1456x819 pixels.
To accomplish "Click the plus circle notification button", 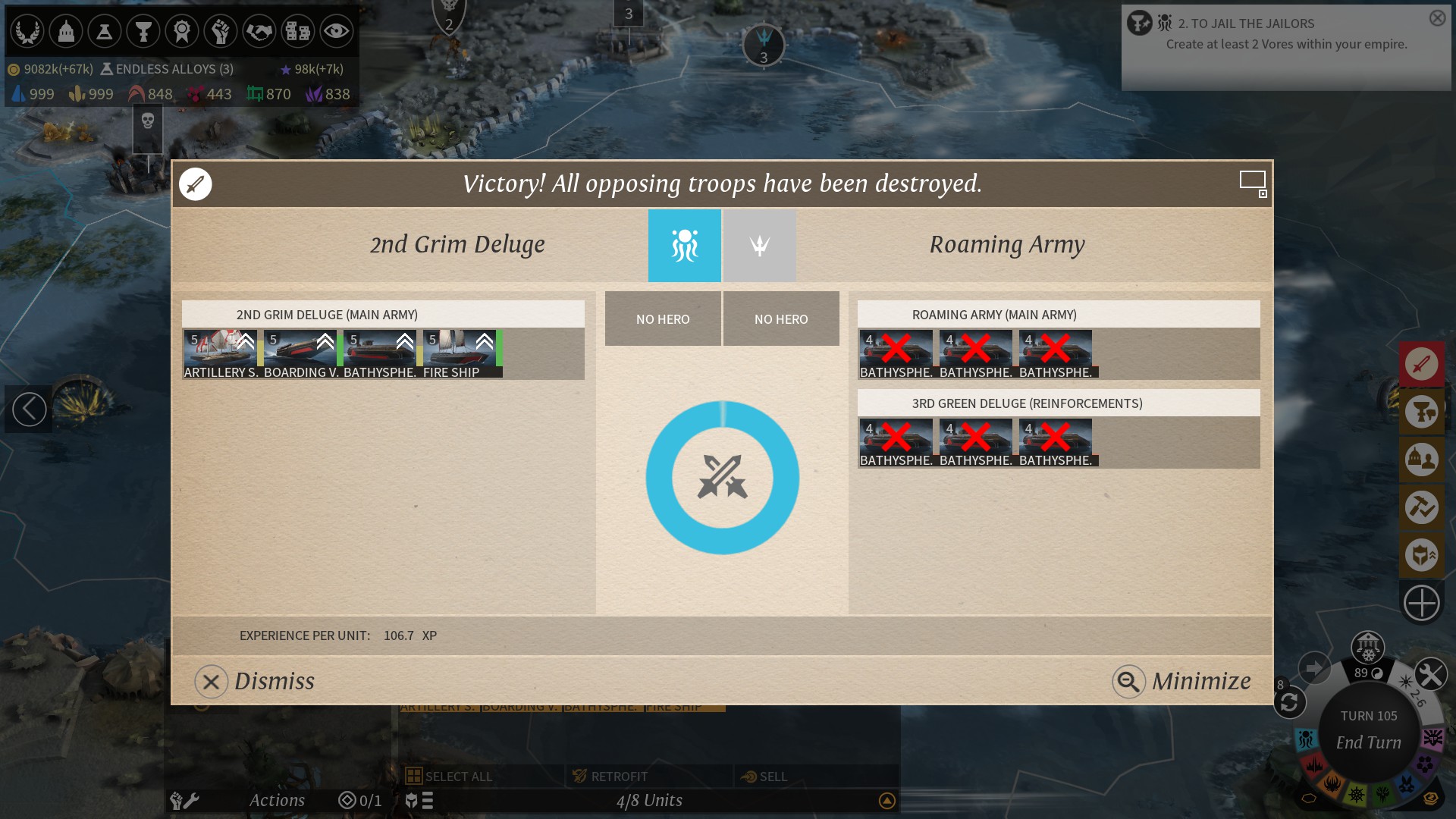I will [1421, 604].
